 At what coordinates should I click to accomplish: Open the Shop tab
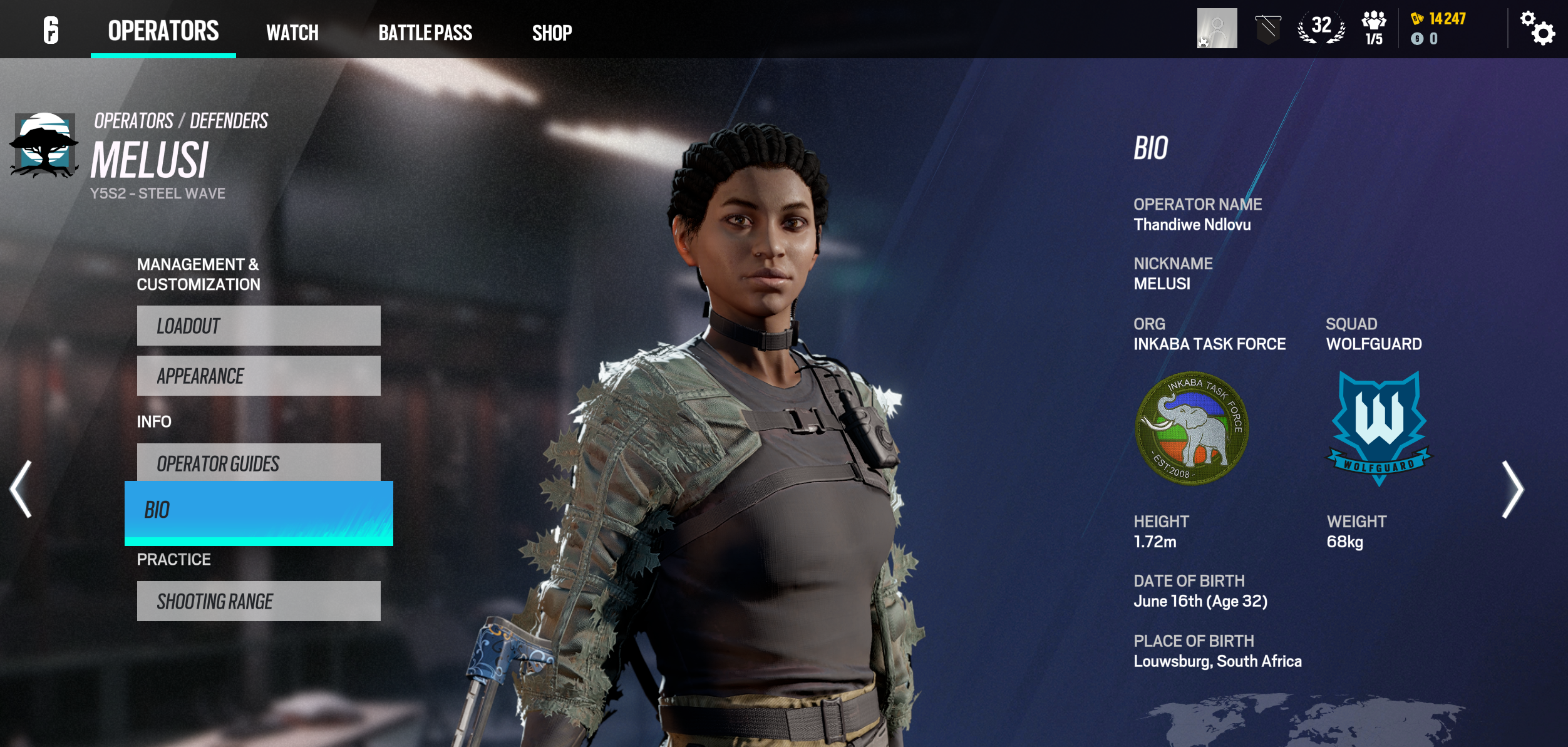[x=552, y=33]
